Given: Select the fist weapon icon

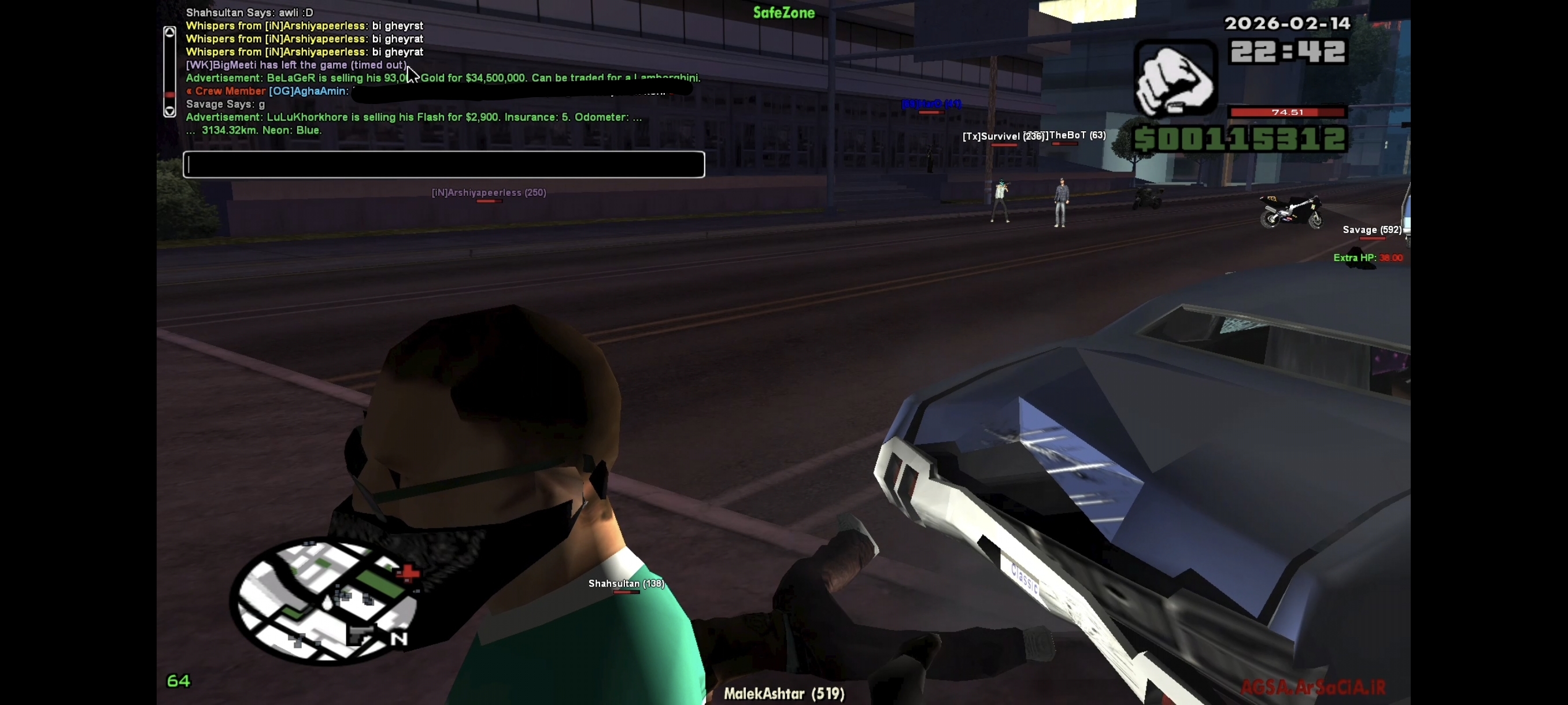Looking at the screenshot, I should point(1175,79).
